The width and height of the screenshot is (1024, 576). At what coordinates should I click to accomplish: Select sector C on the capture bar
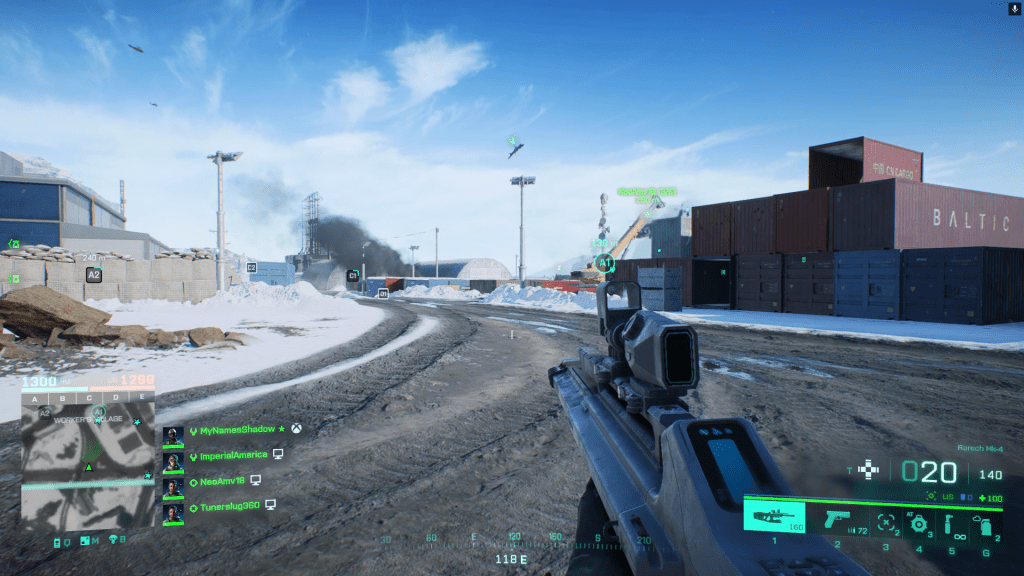pos(88,397)
